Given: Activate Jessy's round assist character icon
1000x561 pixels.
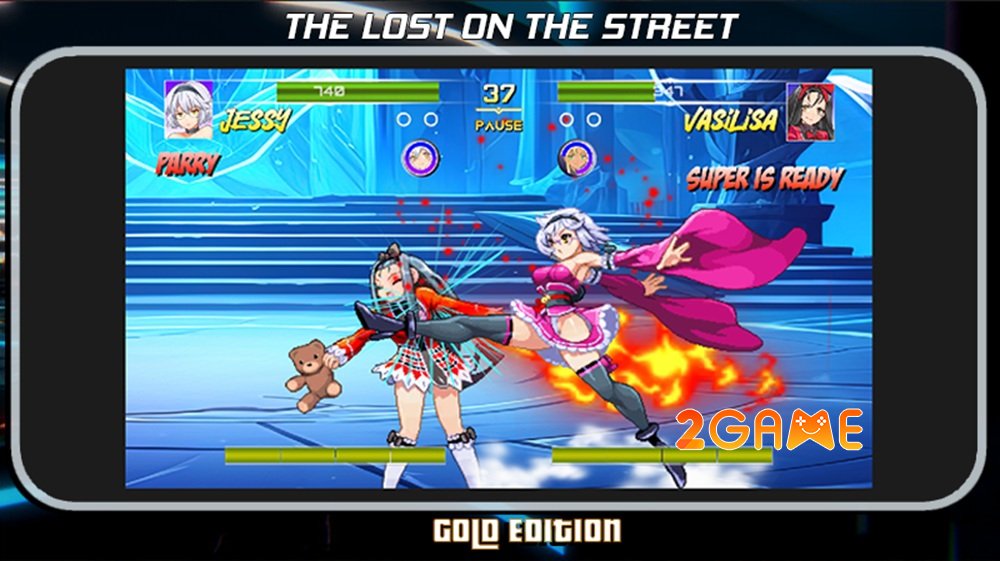Looking at the screenshot, I should 421,158.
